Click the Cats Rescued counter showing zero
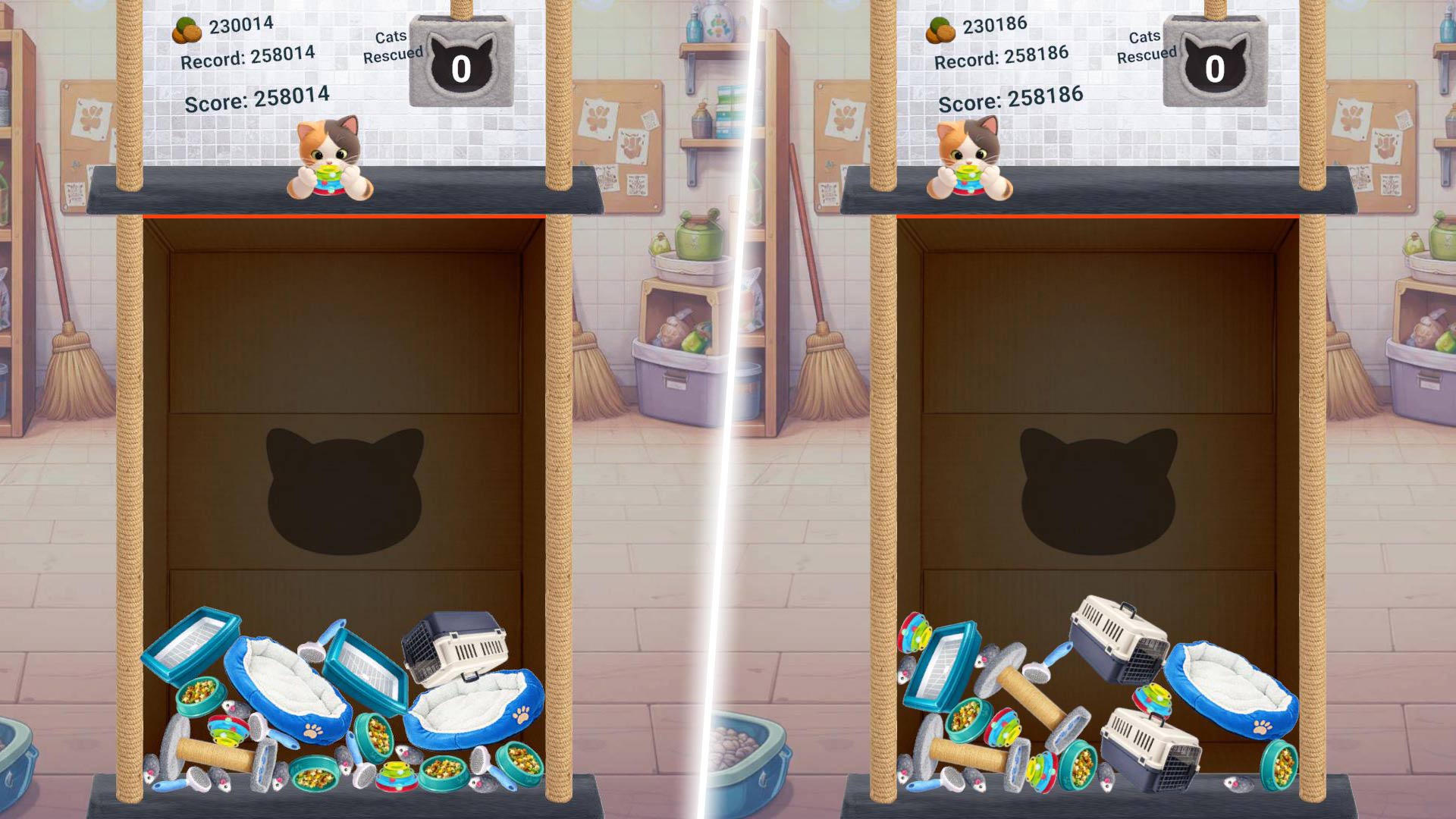This screenshot has height=819, width=1456. pyautogui.click(x=460, y=66)
